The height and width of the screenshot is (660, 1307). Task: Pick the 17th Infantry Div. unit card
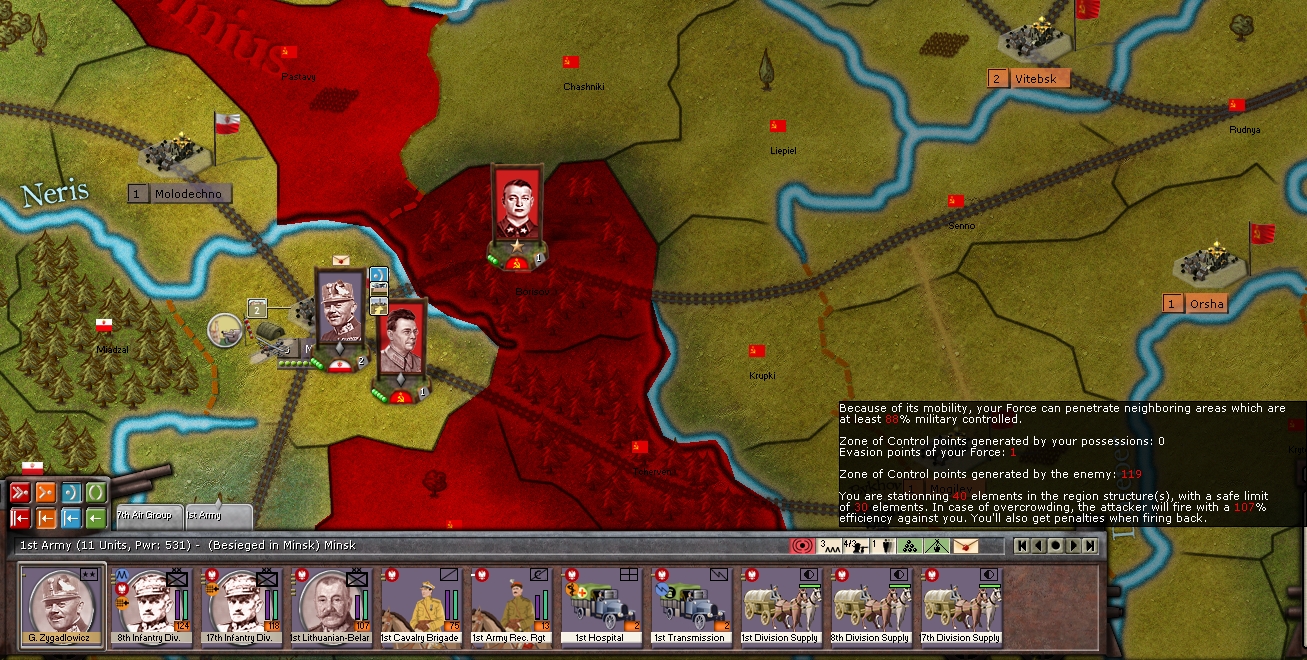pos(242,607)
